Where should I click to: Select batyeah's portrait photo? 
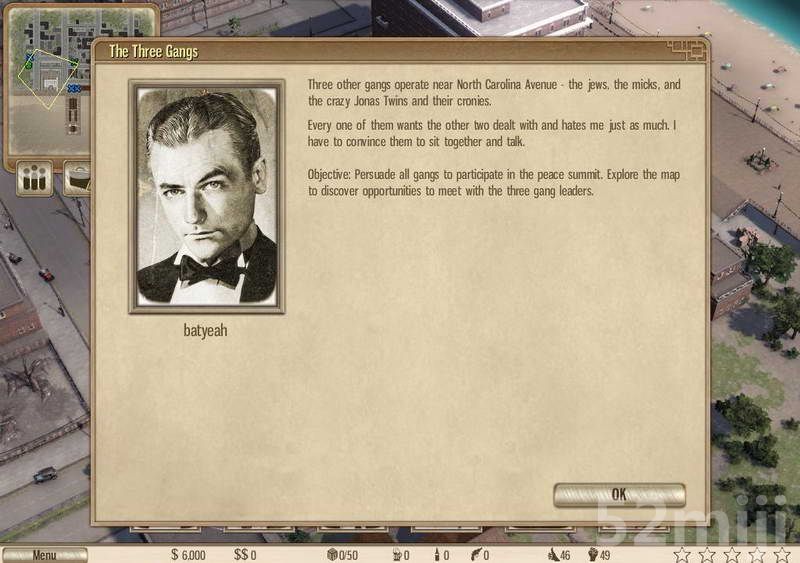pyautogui.click(x=207, y=196)
